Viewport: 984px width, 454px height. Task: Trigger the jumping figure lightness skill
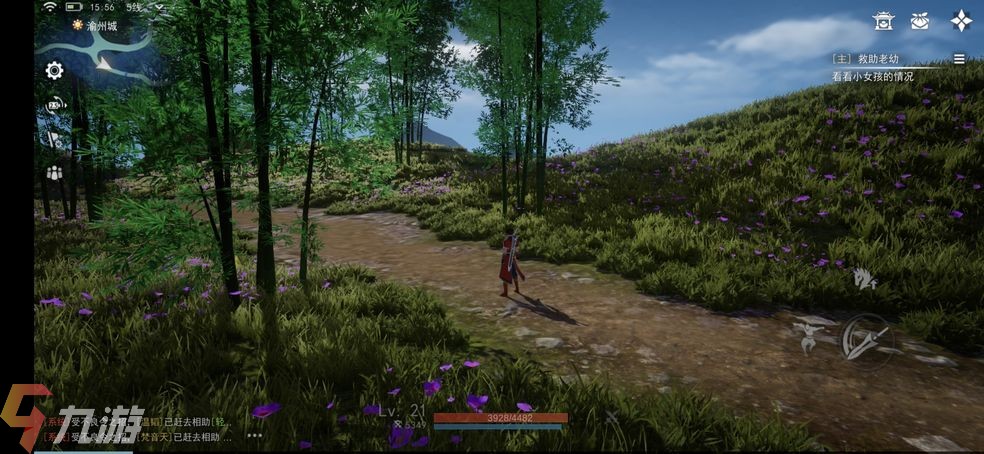pos(807,337)
